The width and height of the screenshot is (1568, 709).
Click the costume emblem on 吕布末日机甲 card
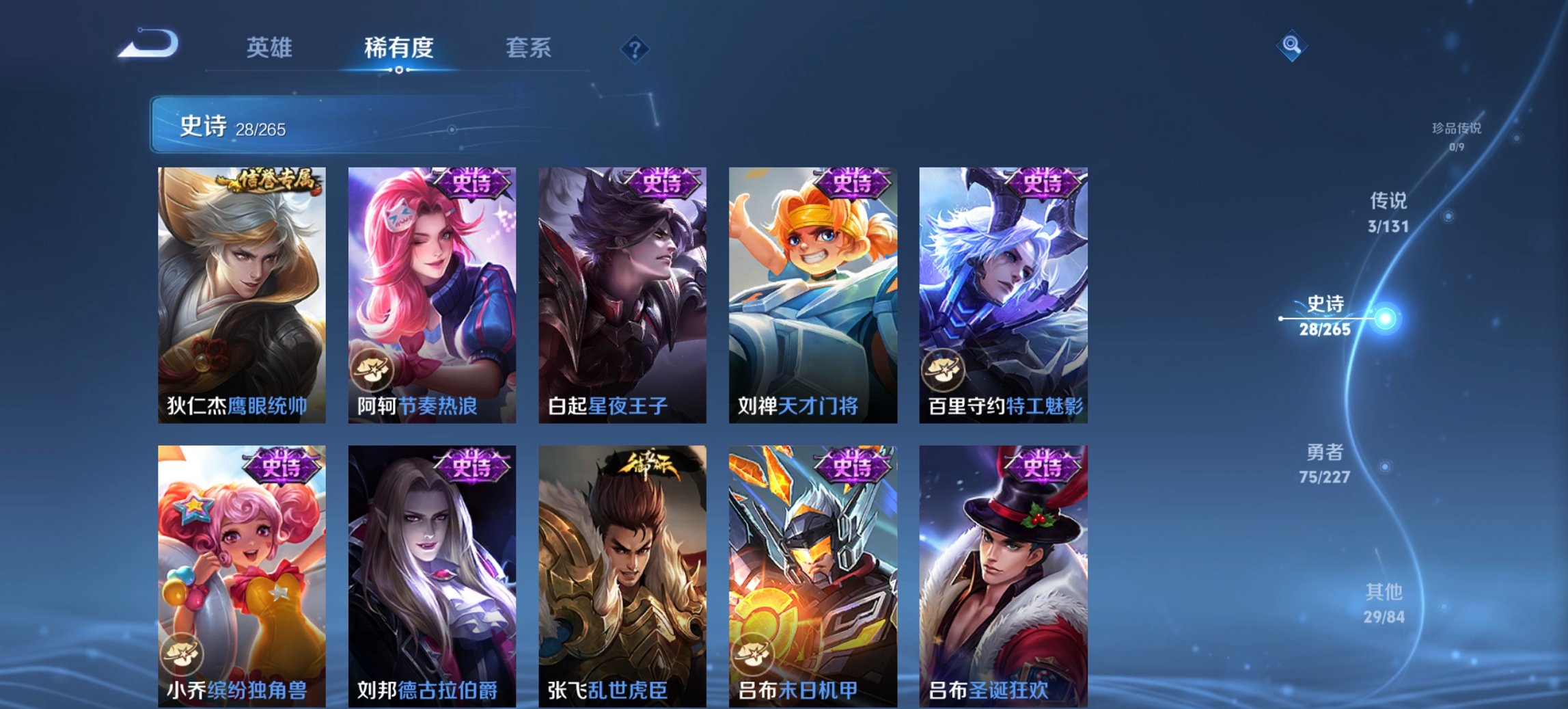753,655
